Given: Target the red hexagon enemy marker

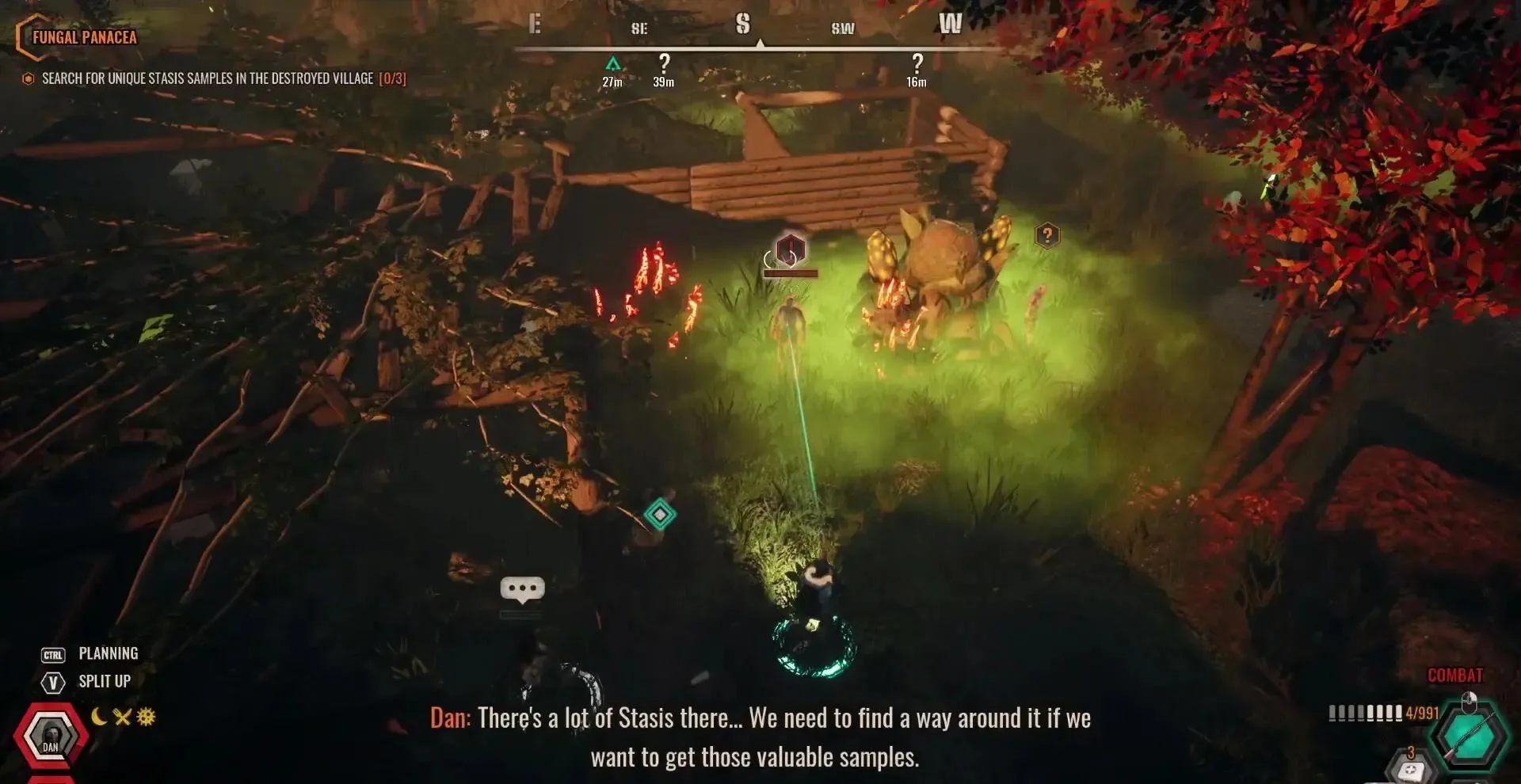Looking at the screenshot, I should (x=790, y=249).
